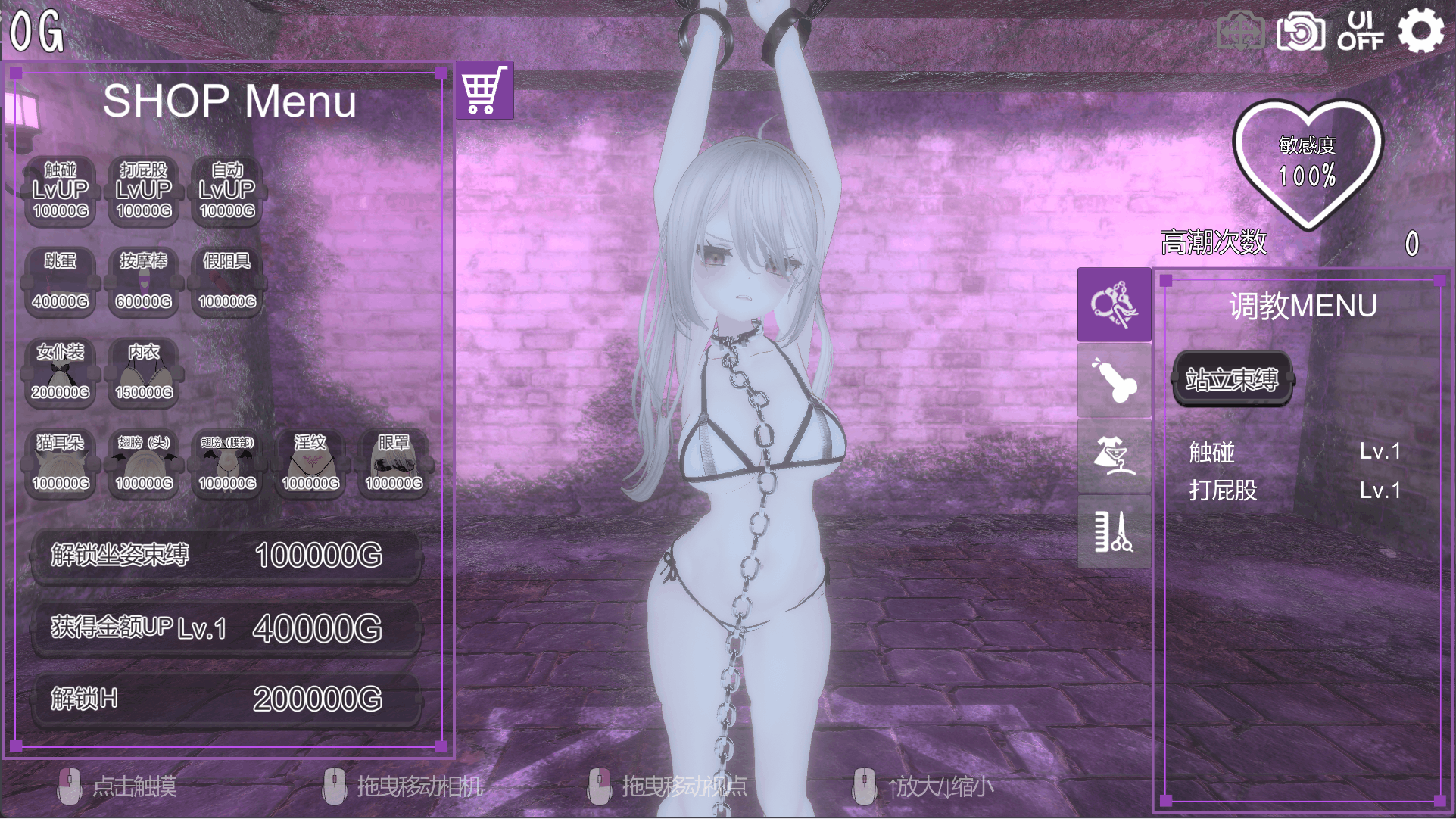This screenshot has width=1456, height=819.
Task: Buy the 女仆装 outfit for 200000G
Action: (x=61, y=372)
